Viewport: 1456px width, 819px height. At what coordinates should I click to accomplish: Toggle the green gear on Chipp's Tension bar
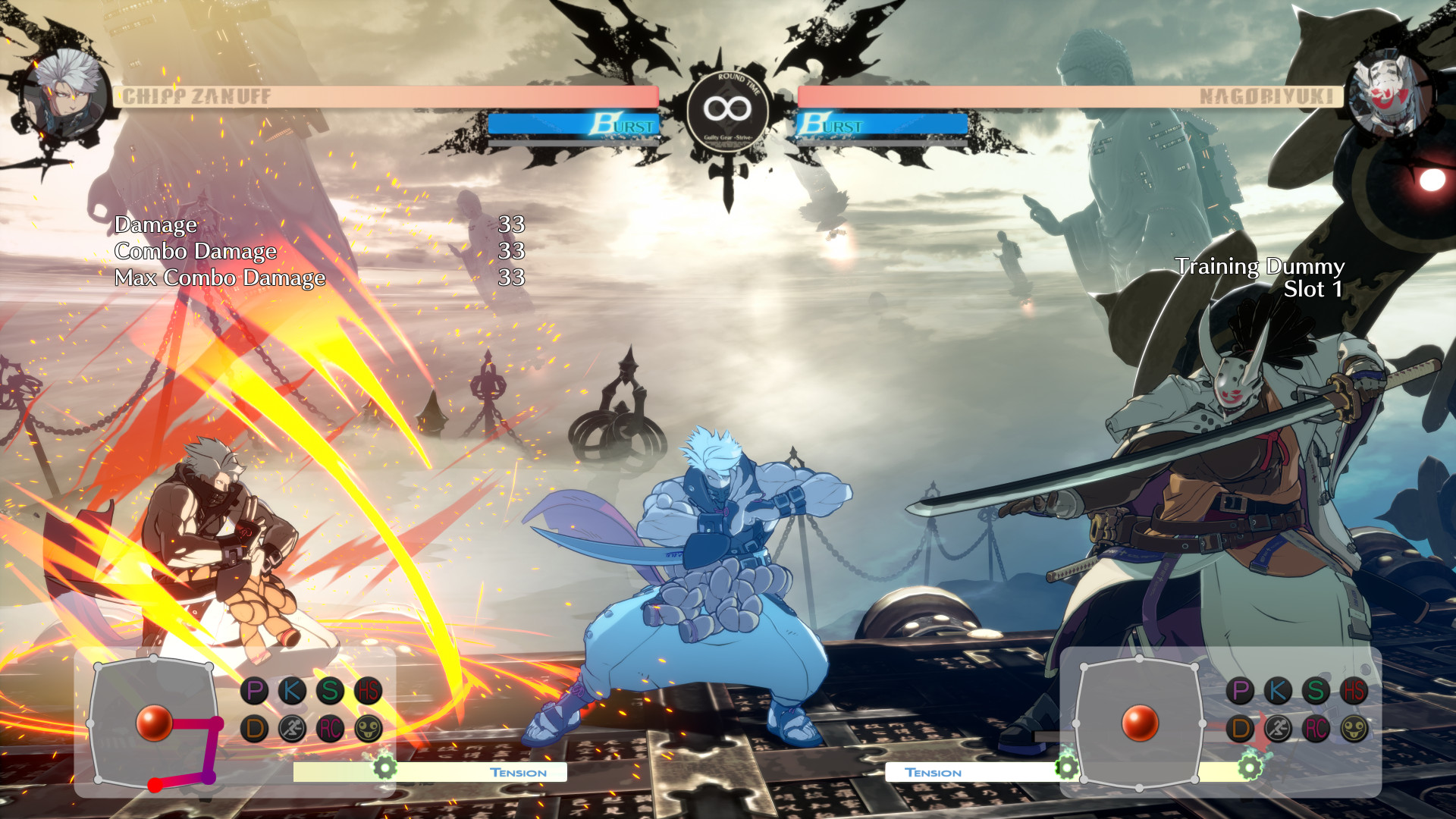coord(385,767)
